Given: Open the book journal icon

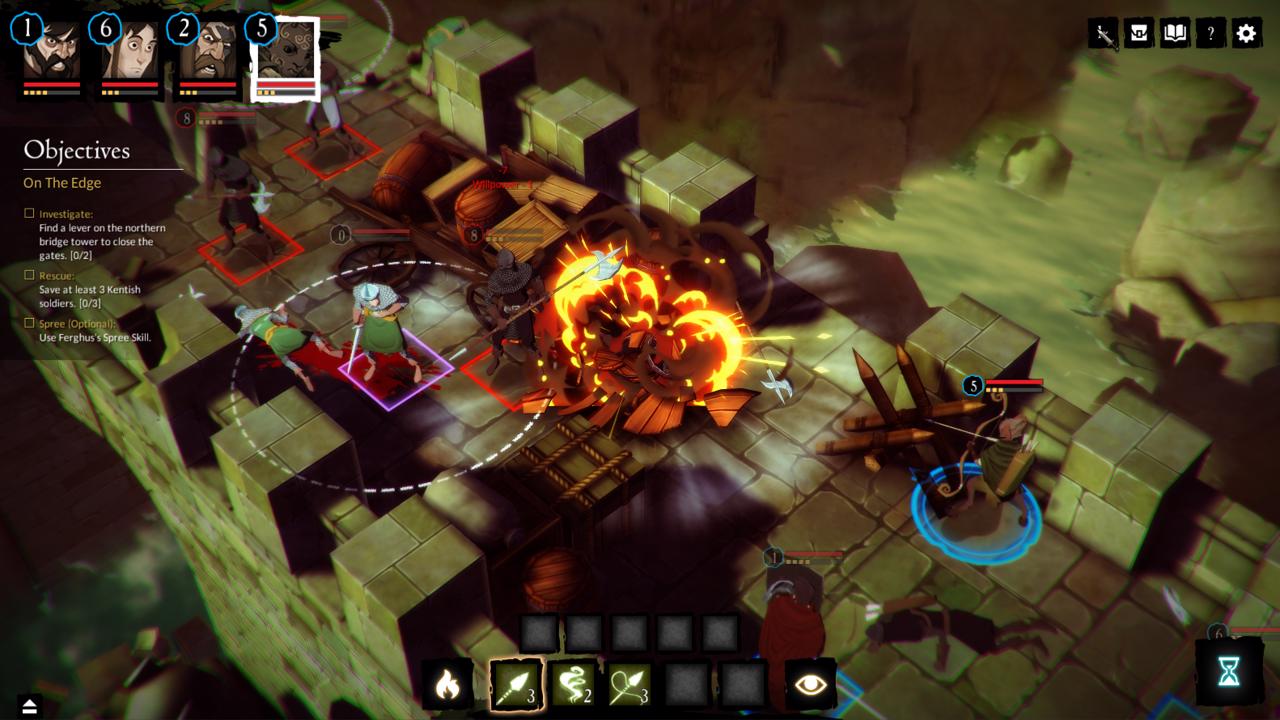Looking at the screenshot, I should pyautogui.click(x=1174, y=34).
